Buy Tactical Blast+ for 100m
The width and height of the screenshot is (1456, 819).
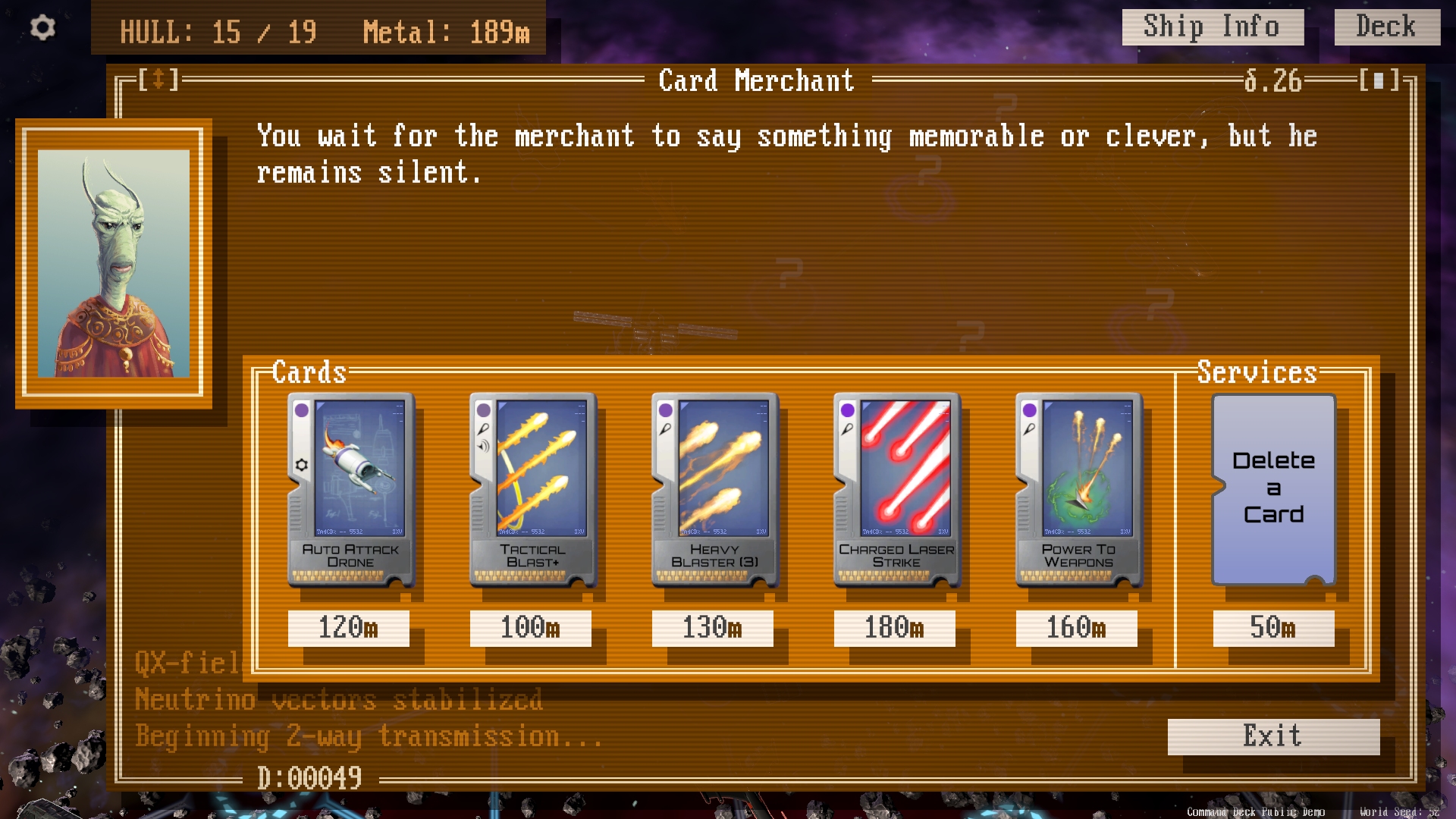pyautogui.click(x=531, y=628)
